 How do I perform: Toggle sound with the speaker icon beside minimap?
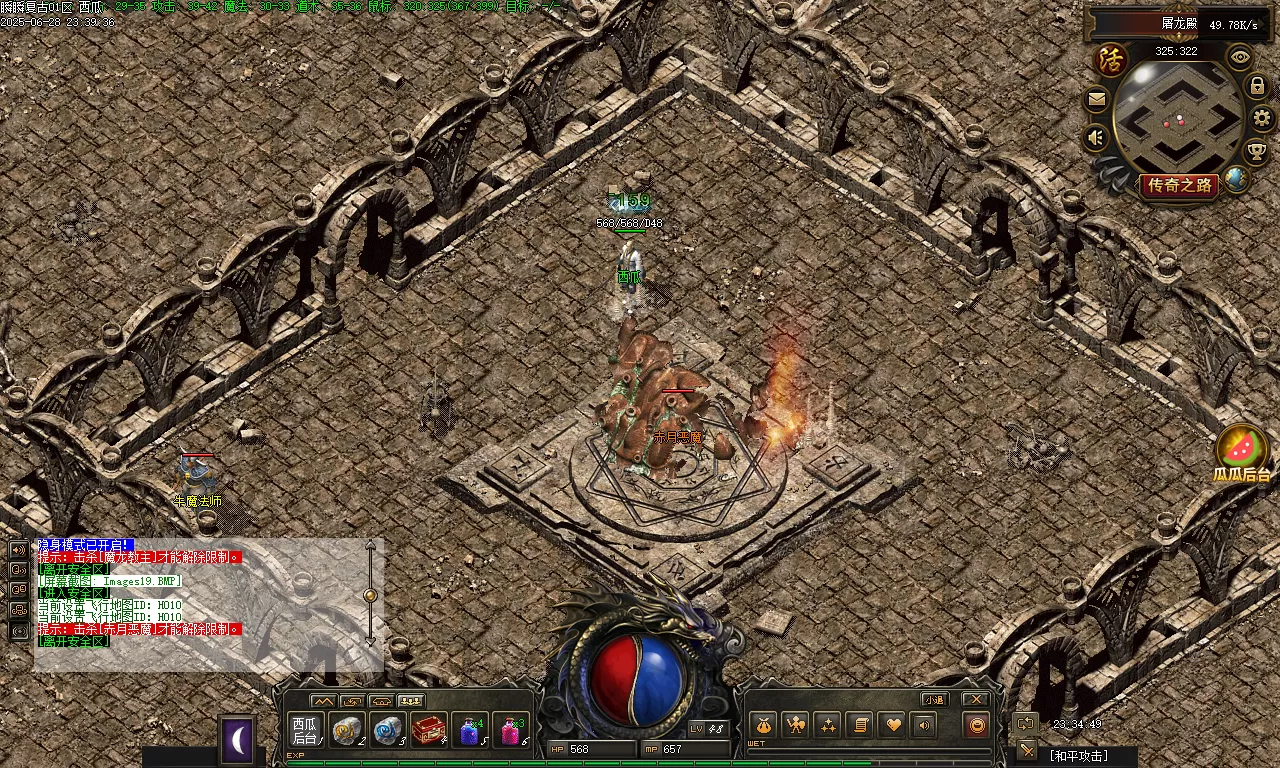click(x=1097, y=137)
